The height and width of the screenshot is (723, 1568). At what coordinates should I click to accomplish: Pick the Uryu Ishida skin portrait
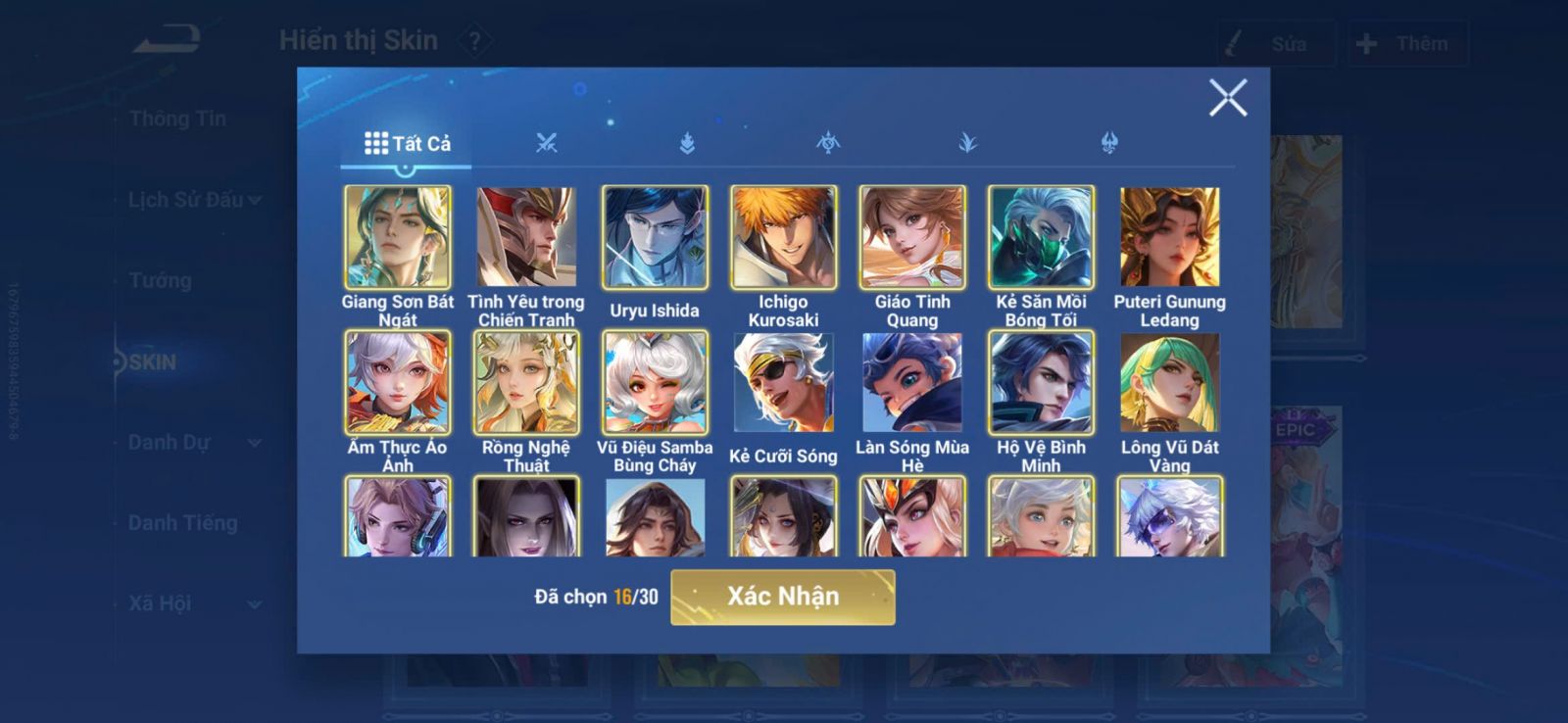(x=655, y=237)
